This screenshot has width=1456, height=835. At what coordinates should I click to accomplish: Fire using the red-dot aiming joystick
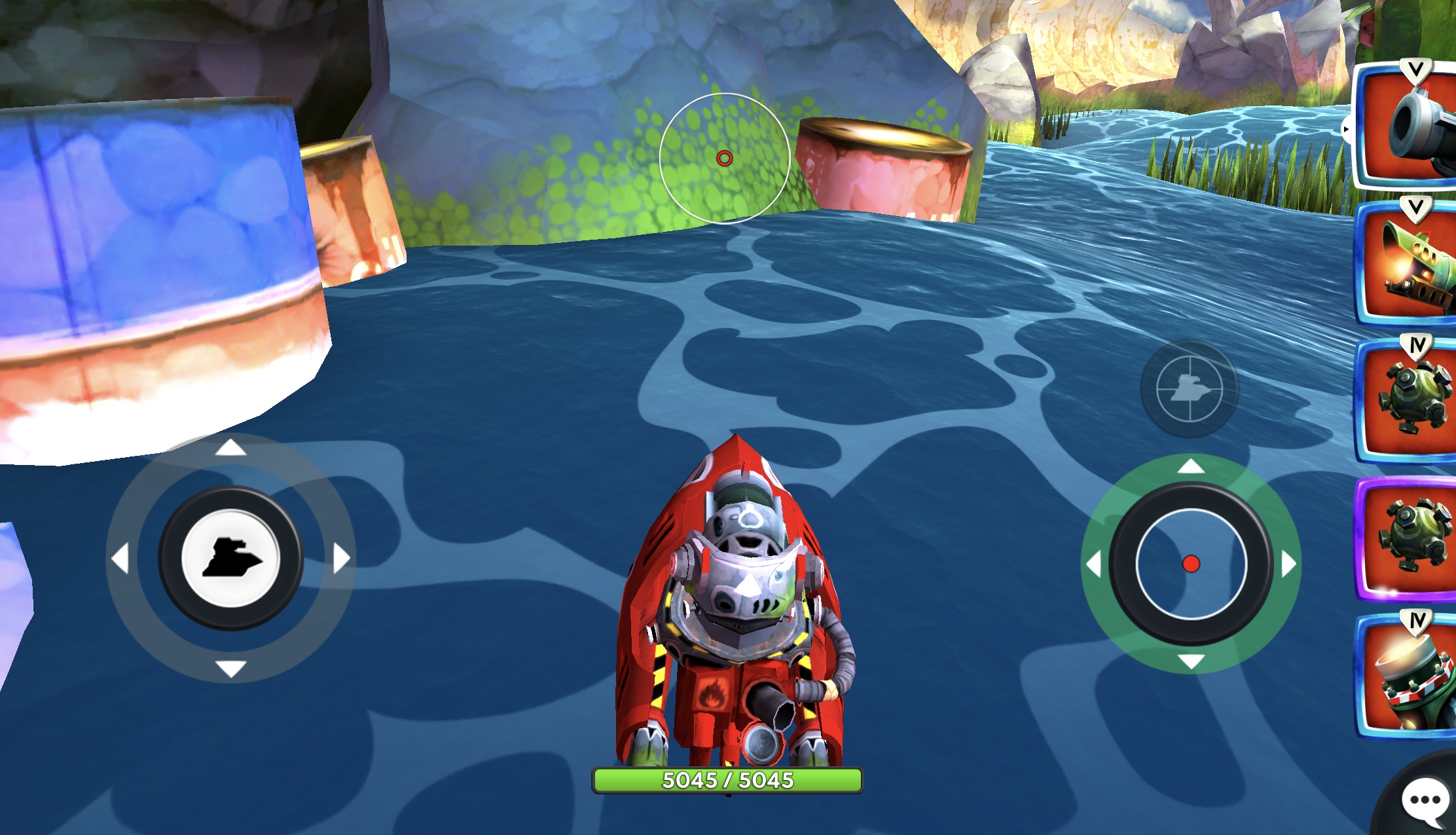(x=1191, y=564)
